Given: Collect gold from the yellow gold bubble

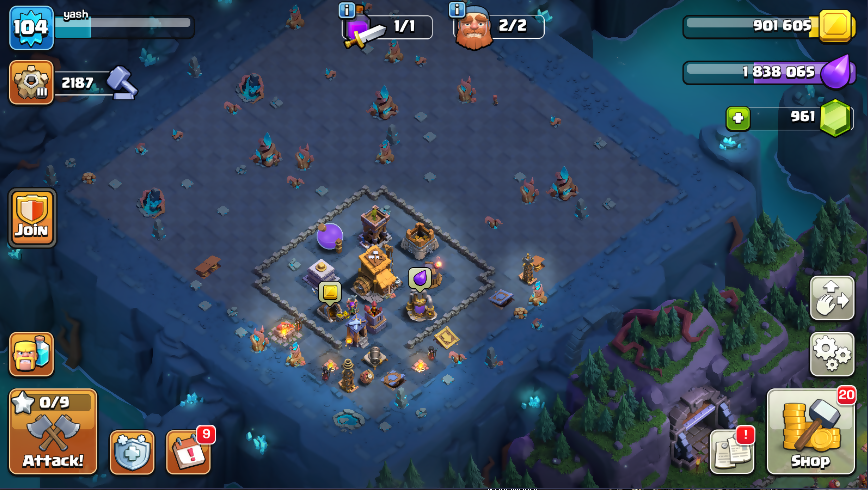Looking at the screenshot, I should [330, 292].
